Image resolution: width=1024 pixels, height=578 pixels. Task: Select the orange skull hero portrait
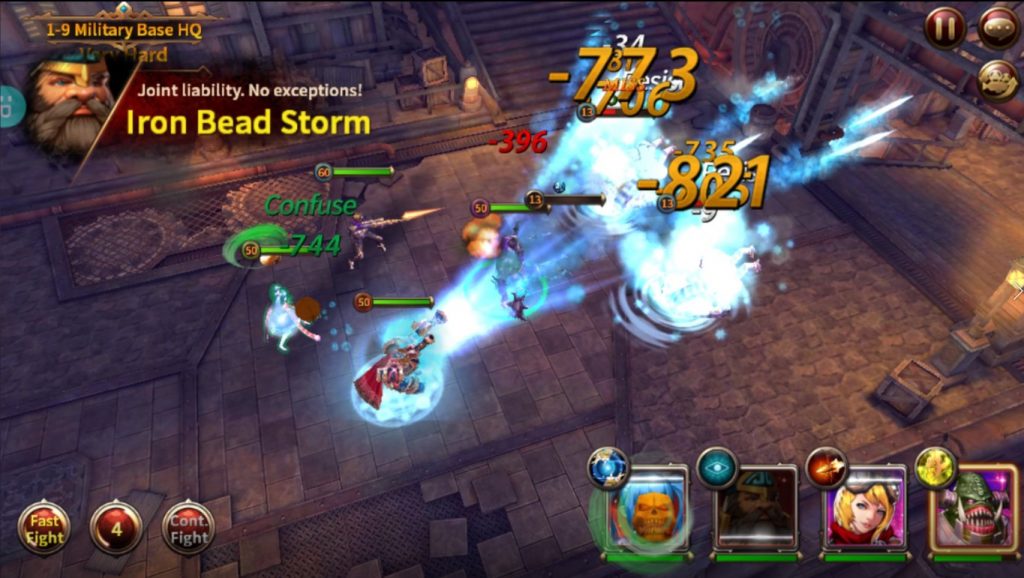(649, 510)
